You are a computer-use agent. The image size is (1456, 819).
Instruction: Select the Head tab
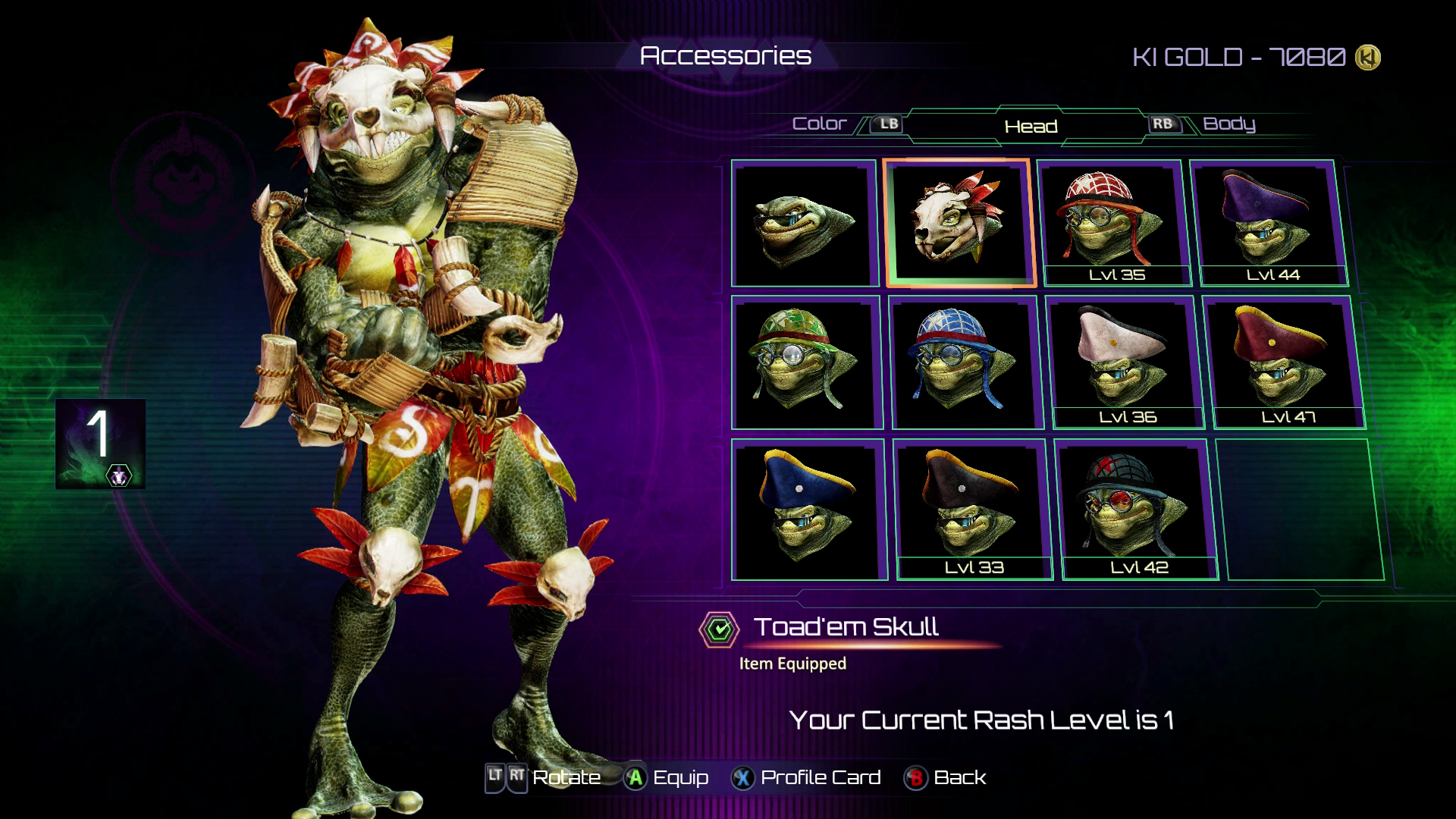point(1031,126)
